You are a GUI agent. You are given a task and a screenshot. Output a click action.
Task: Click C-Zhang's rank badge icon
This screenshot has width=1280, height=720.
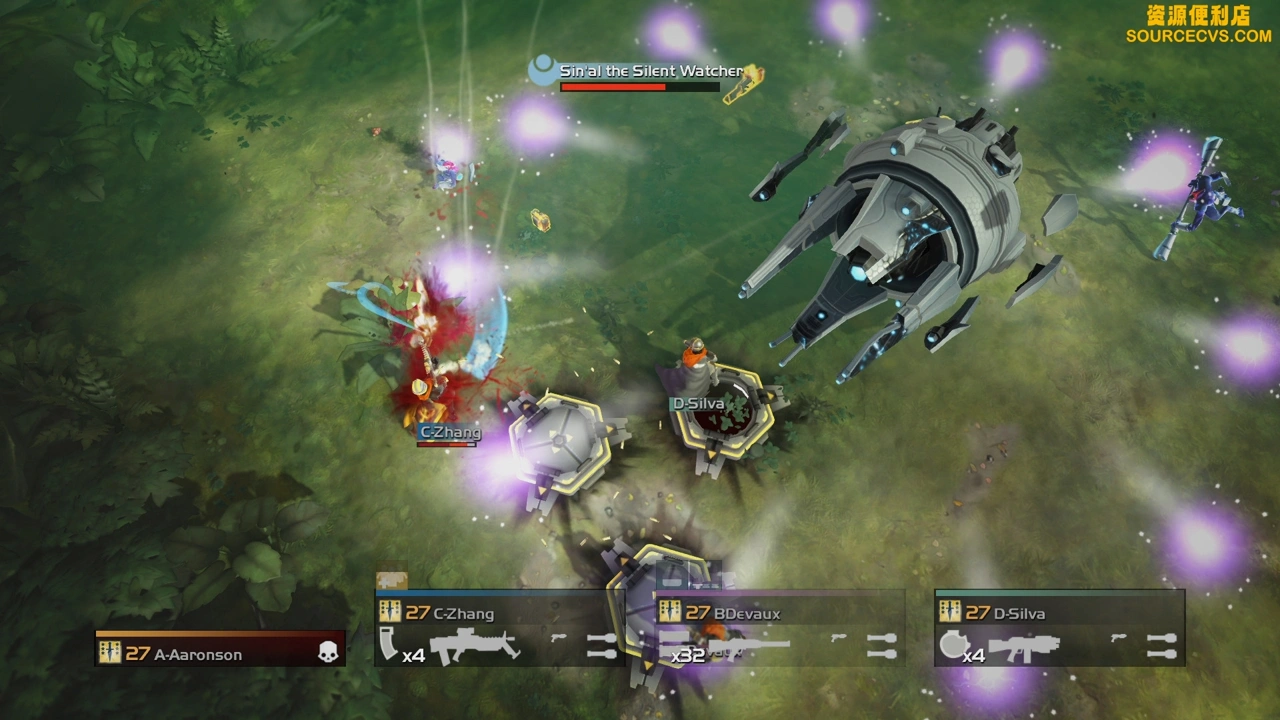(389, 613)
